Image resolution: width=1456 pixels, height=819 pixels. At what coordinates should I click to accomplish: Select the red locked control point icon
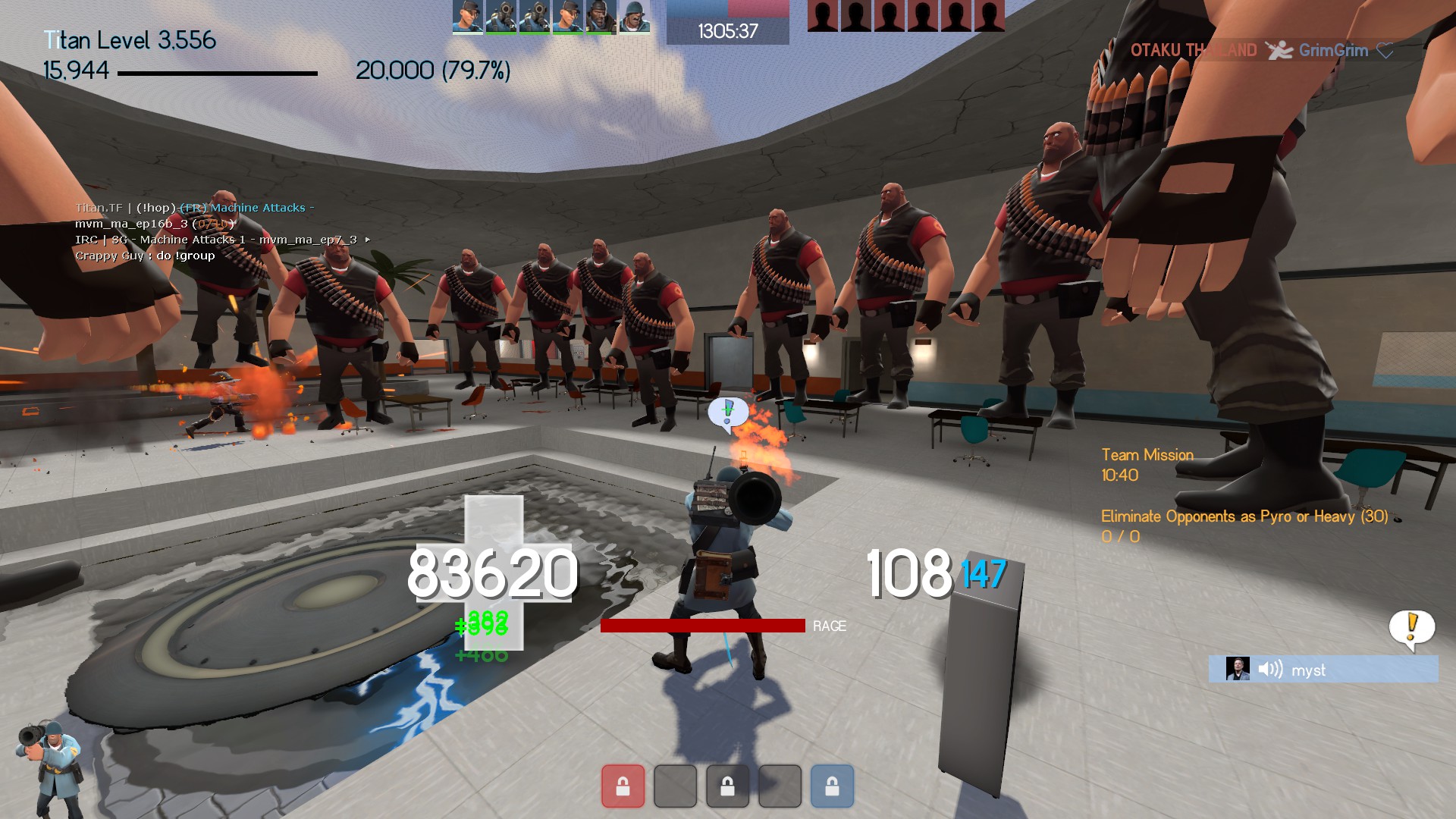(623, 786)
